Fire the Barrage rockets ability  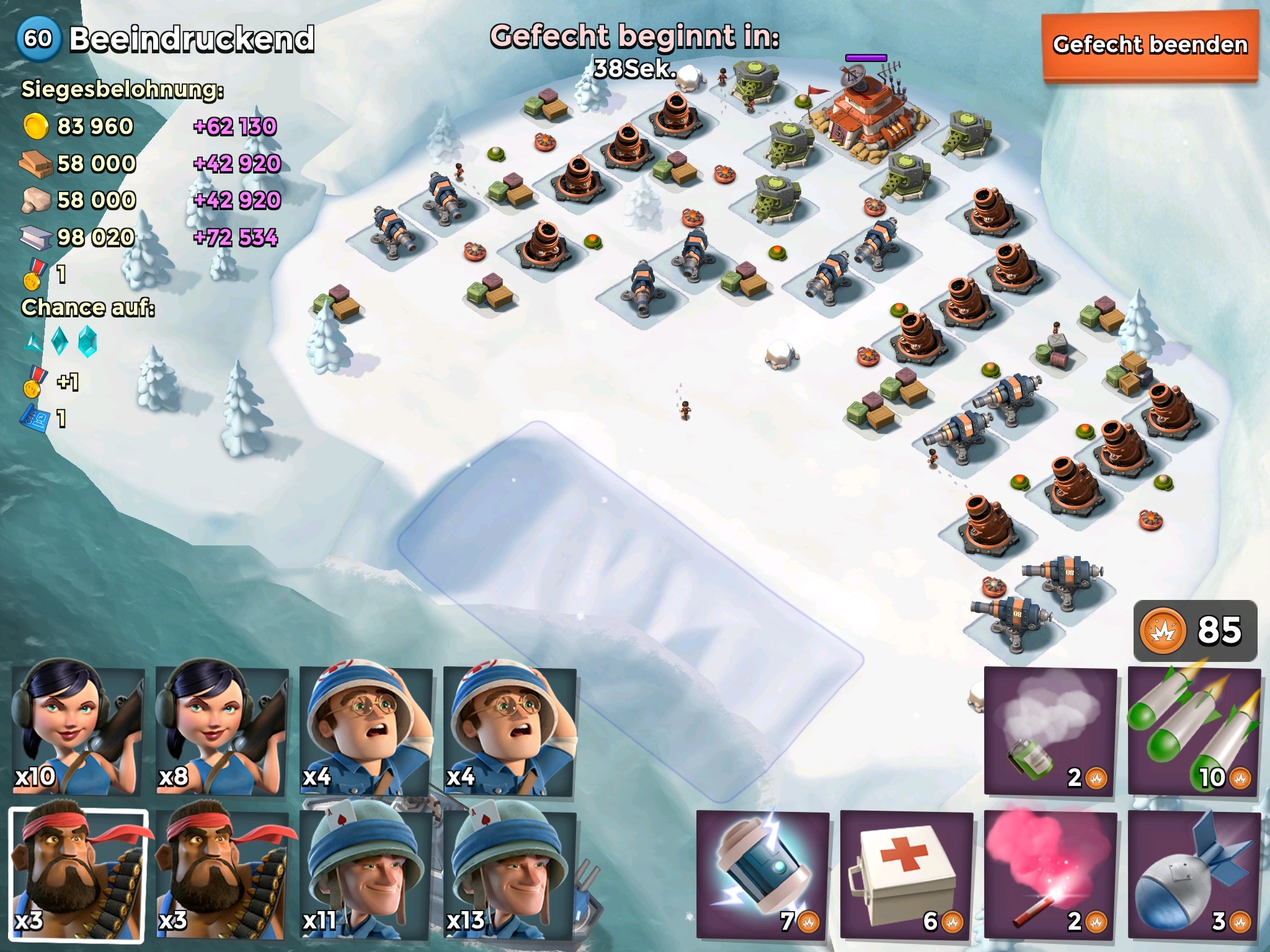click(1194, 732)
